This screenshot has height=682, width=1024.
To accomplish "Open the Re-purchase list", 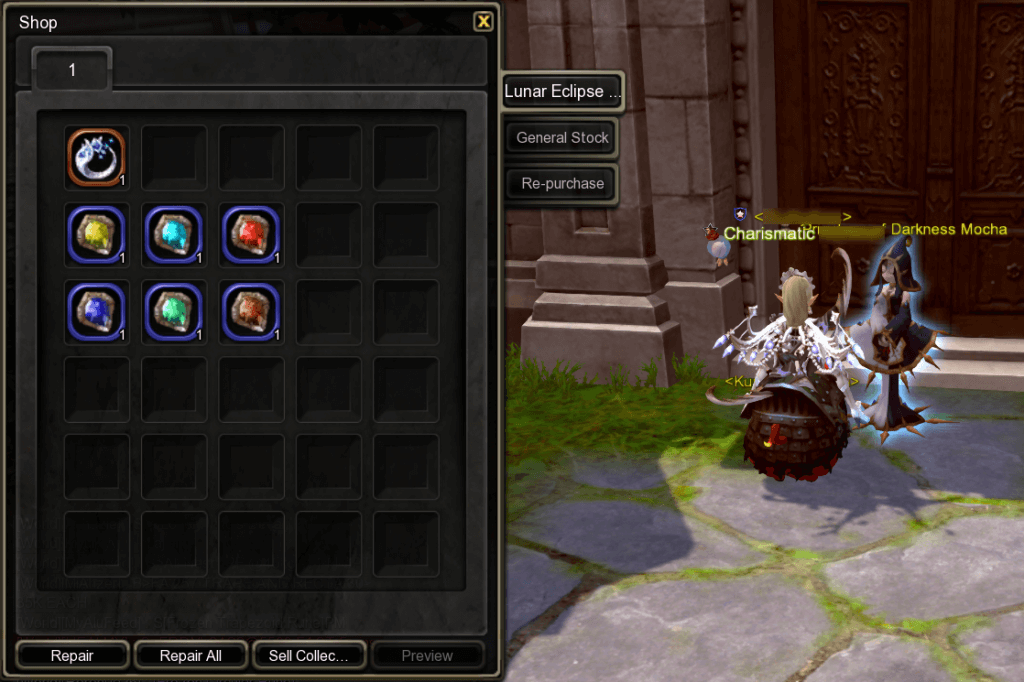I will click(562, 184).
